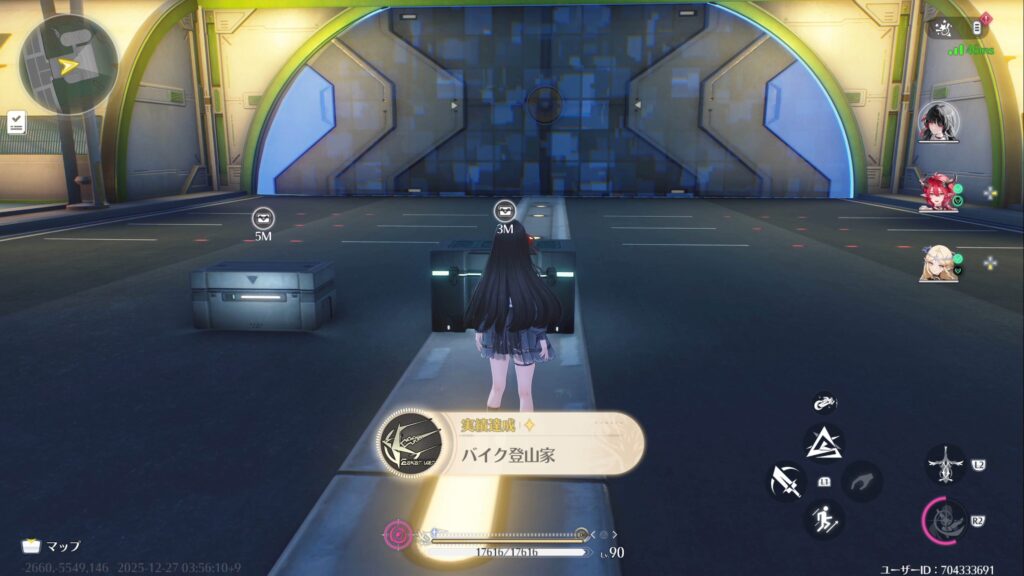The width and height of the screenshot is (1024, 576).
Task: Tap the greyed-out hand interact button
Action: [x=860, y=481]
